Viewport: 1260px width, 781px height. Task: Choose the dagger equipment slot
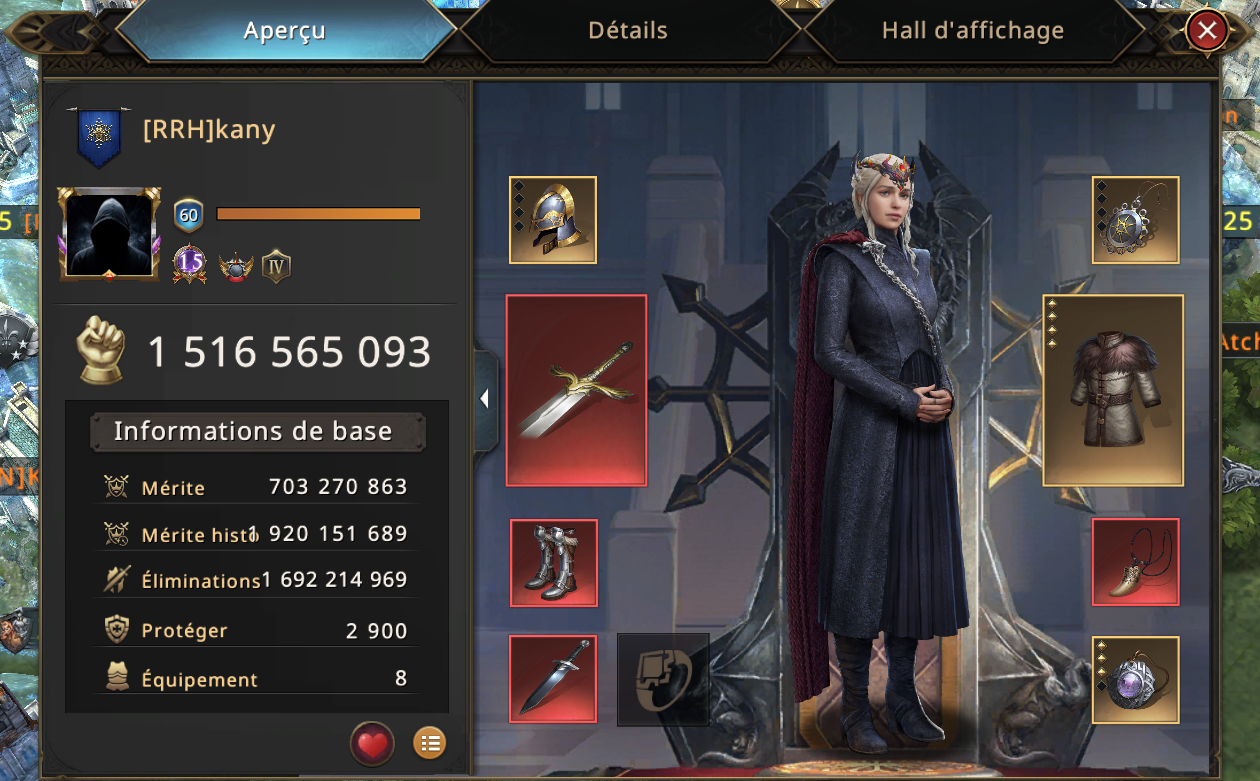tap(553, 679)
